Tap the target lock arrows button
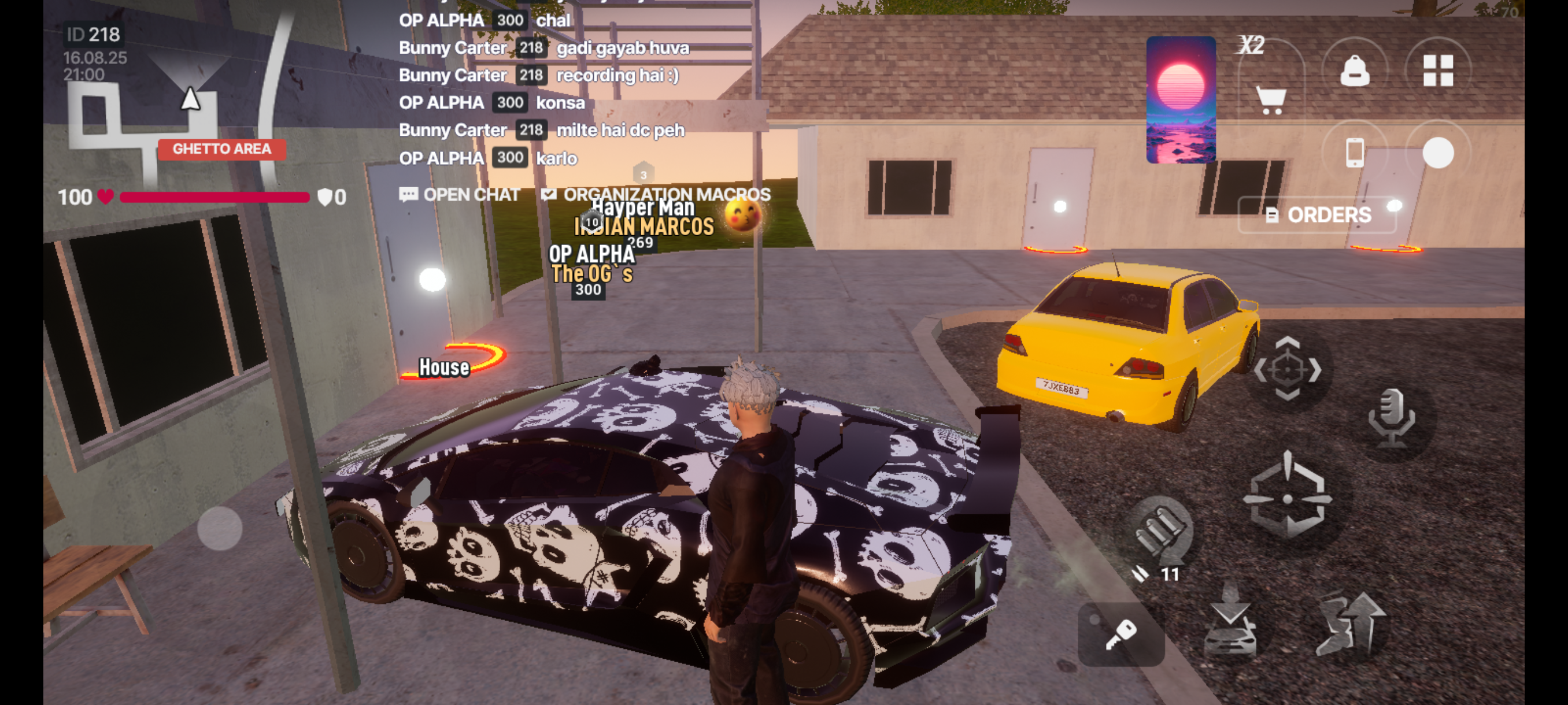 [x=1288, y=369]
